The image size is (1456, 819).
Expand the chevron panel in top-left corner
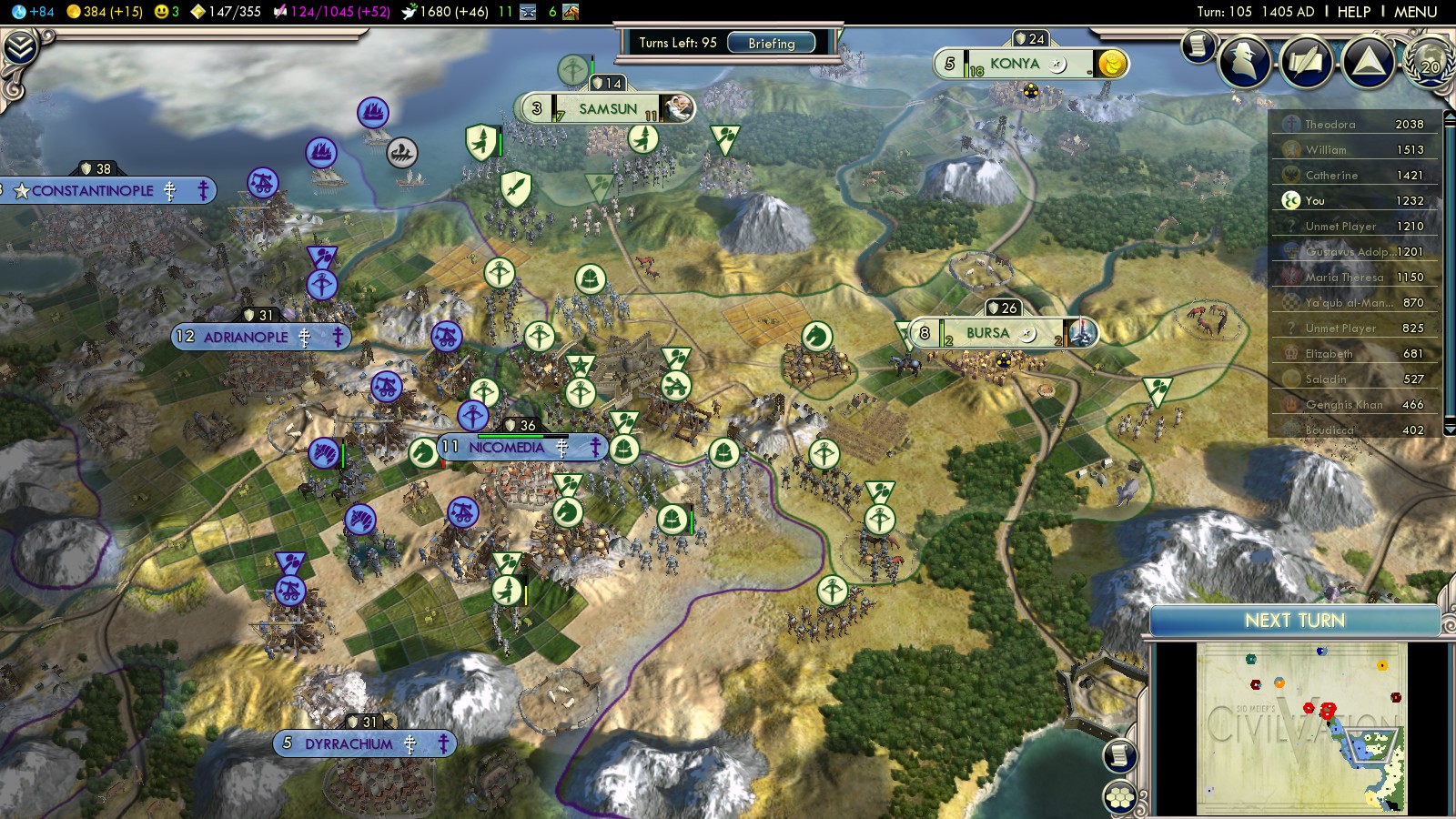pos(19,47)
